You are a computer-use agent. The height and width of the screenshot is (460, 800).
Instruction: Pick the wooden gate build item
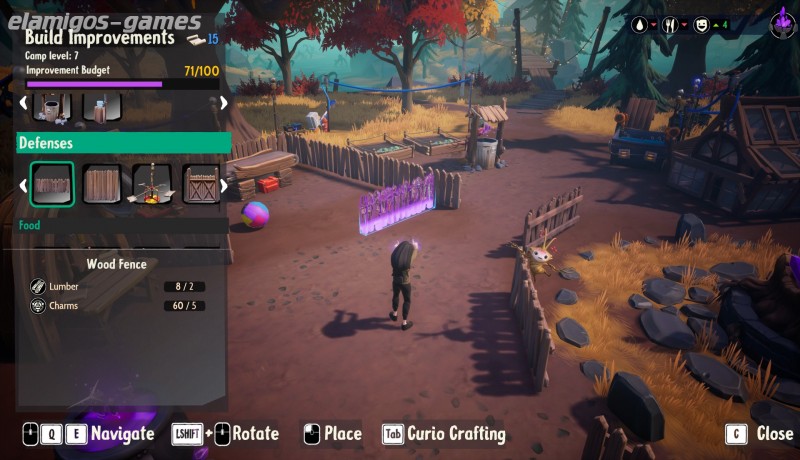(200, 185)
